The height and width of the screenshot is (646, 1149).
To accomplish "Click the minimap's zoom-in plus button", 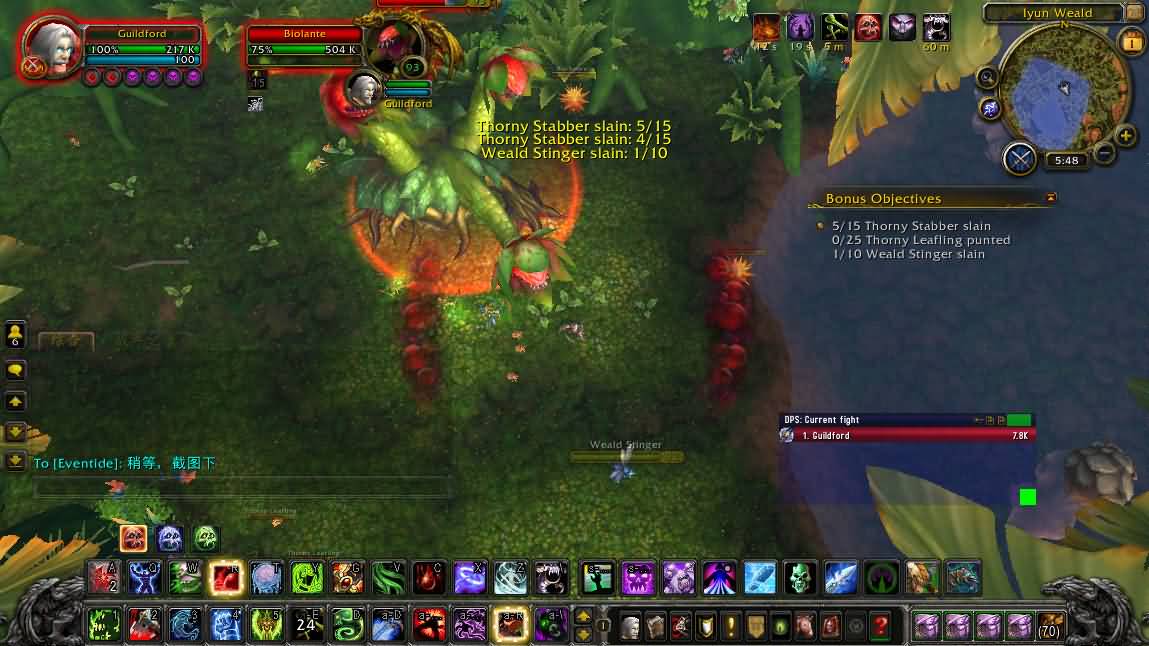I will 1125,136.
